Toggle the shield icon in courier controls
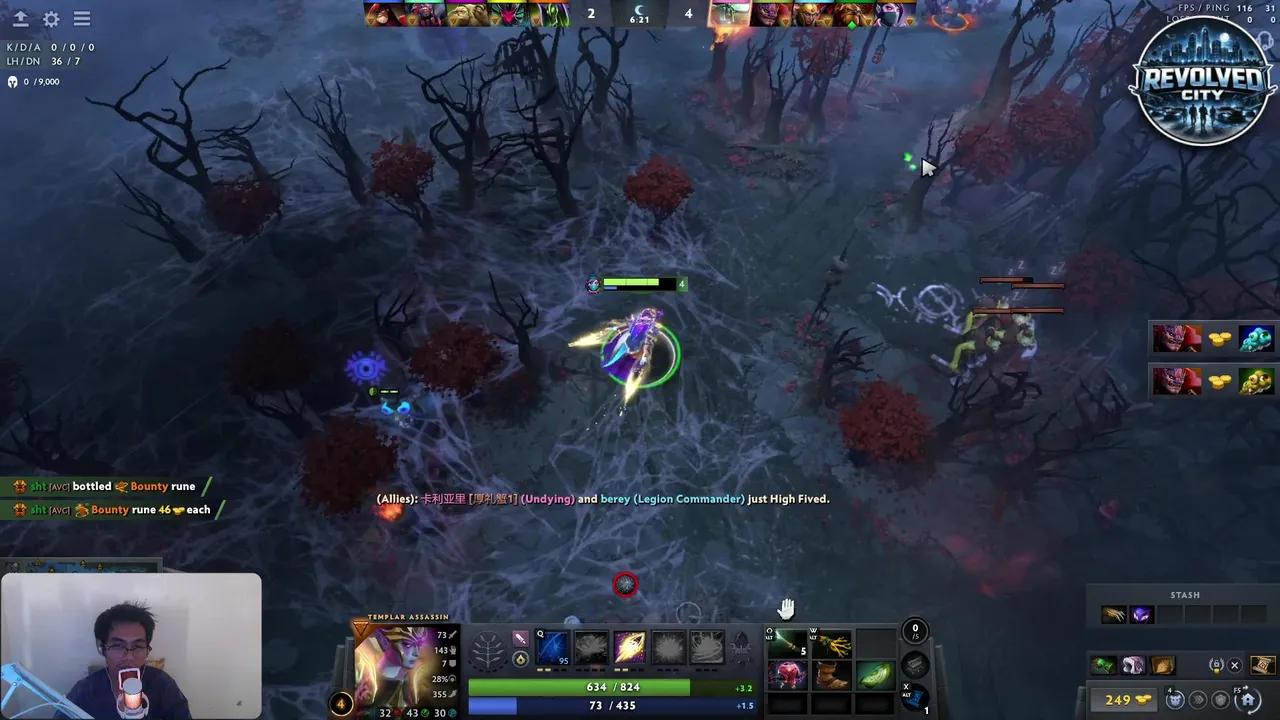1280x720 pixels. coord(1220,699)
